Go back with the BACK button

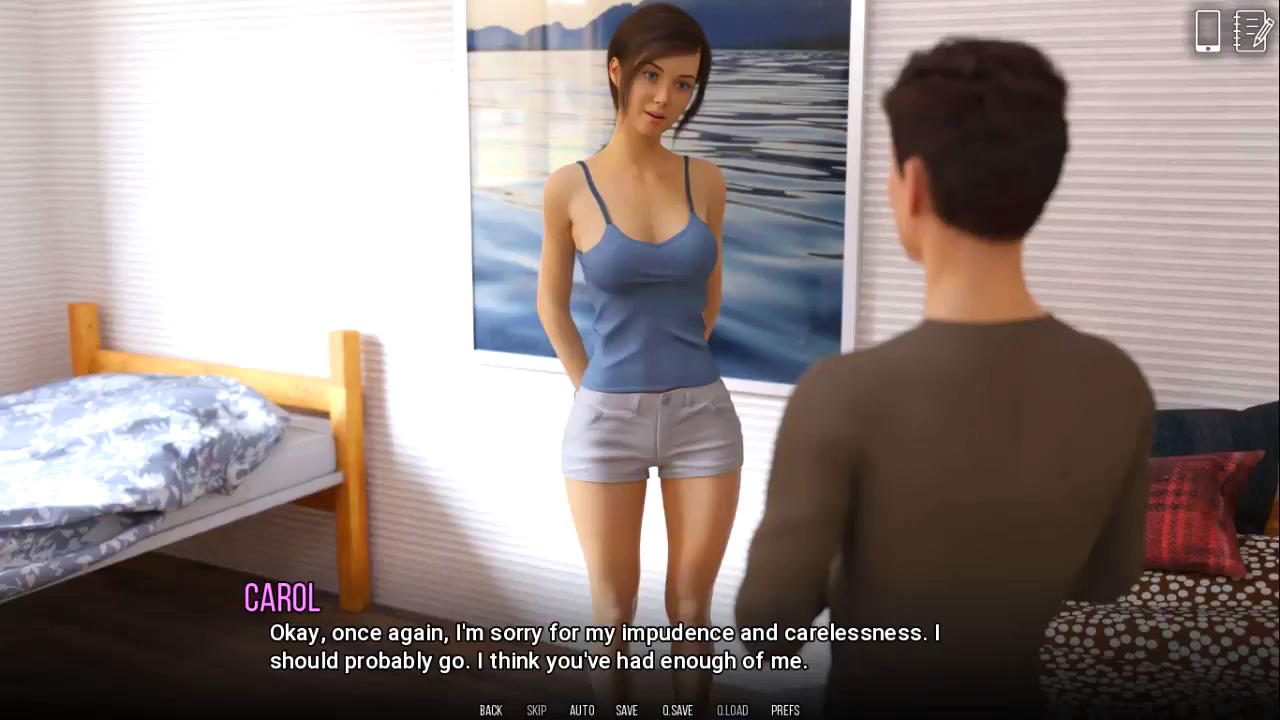491,710
